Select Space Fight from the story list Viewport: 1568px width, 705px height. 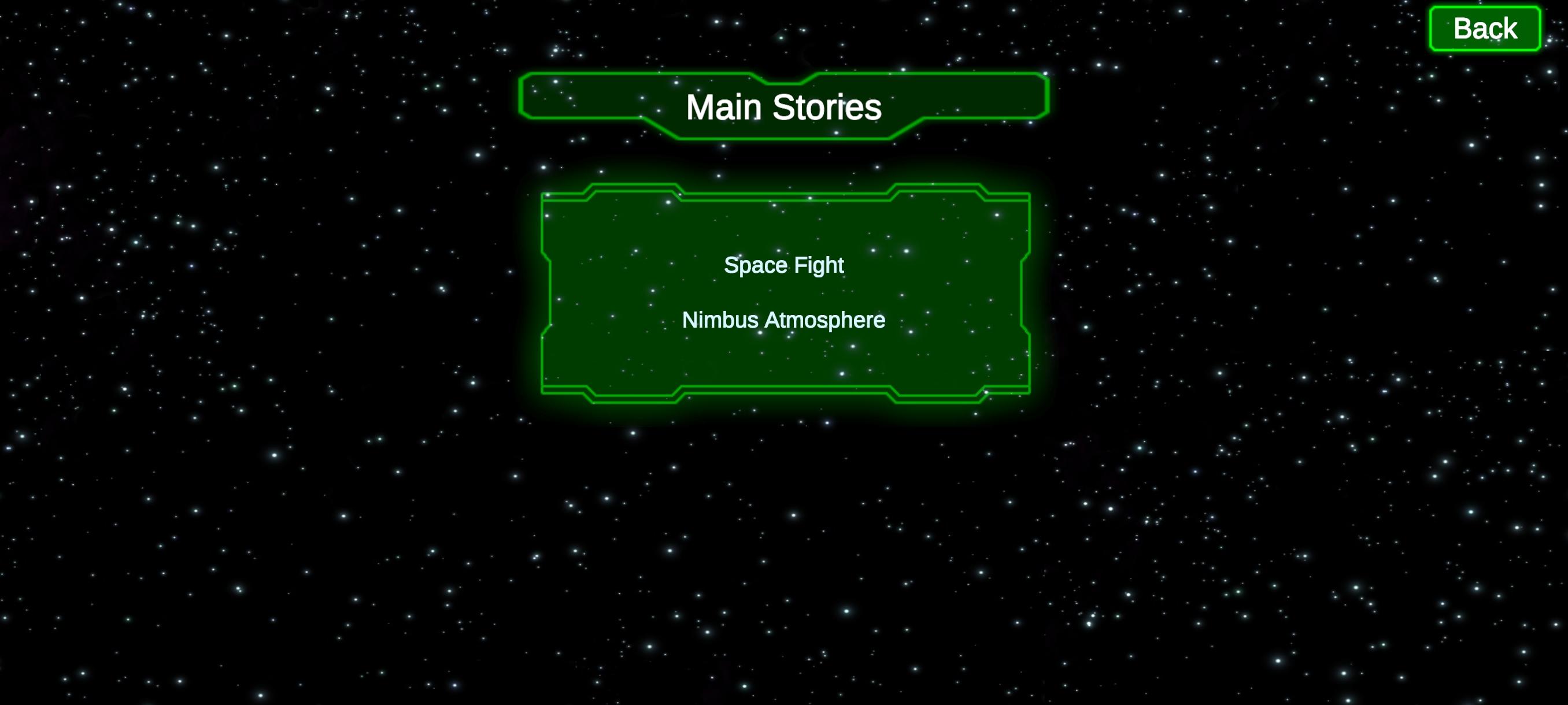pyautogui.click(x=784, y=265)
